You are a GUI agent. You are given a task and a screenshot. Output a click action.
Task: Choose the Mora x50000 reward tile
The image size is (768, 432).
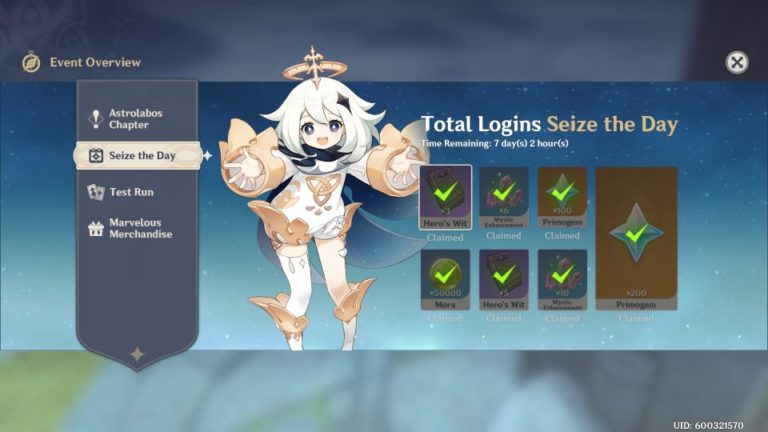[445, 280]
